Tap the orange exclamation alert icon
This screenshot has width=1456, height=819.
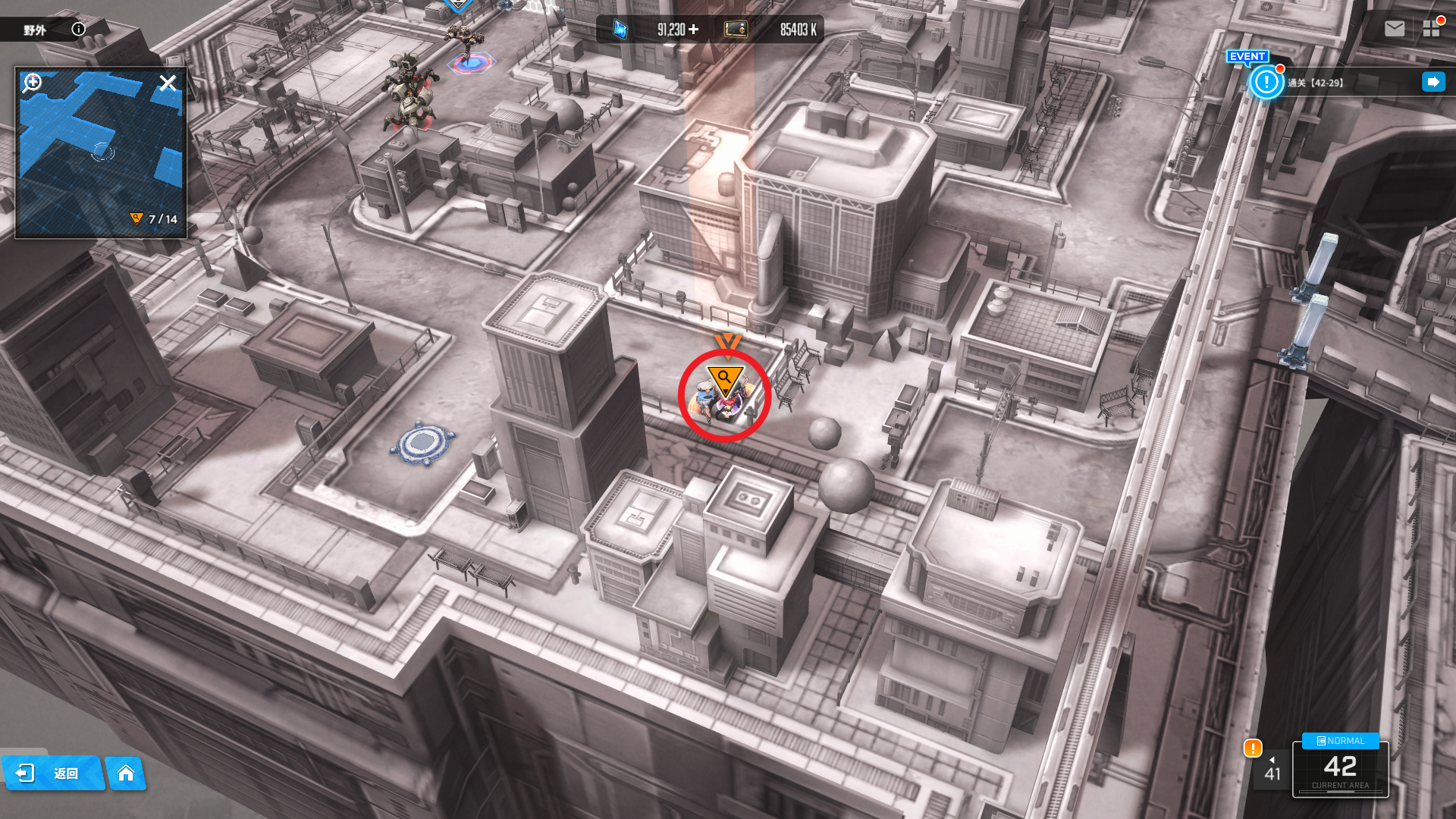pos(1252,748)
